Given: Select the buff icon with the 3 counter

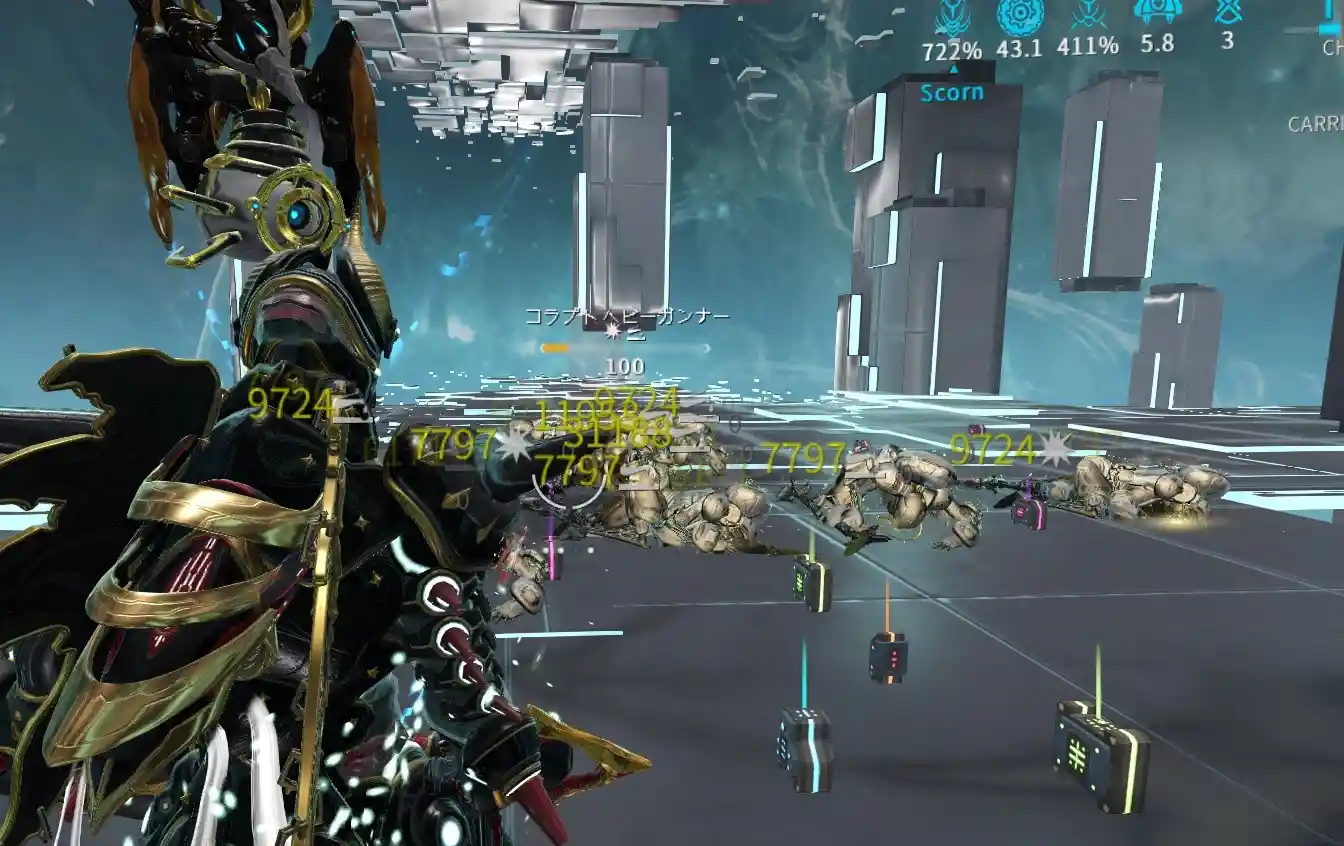Looking at the screenshot, I should pyautogui.click(x=1227, y=12).
